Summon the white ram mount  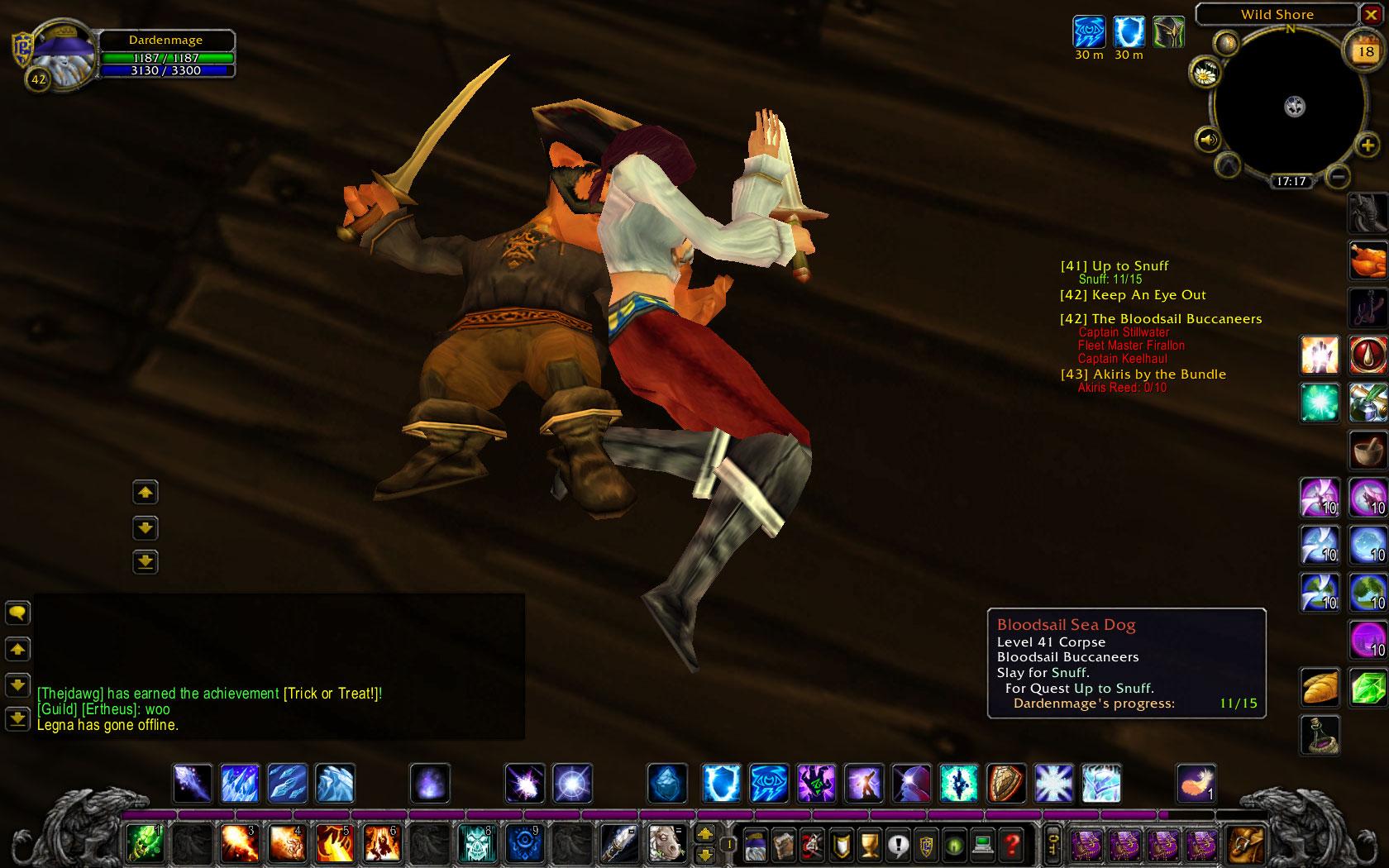(x=665, y=844)
